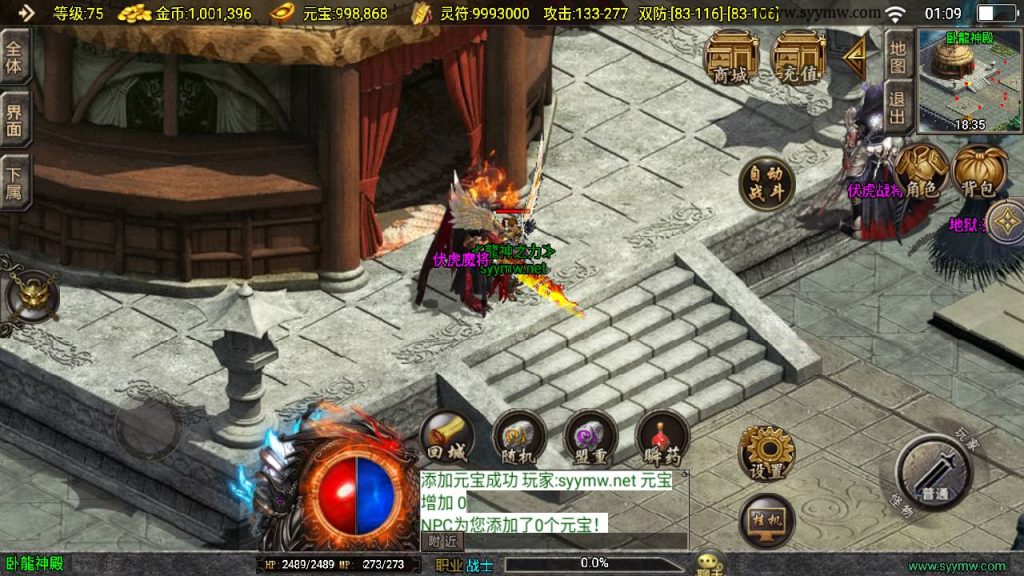The image size is (1024, 576).
Task: Switch chat to the 附近 nearby channel
Action: [441, 541]
